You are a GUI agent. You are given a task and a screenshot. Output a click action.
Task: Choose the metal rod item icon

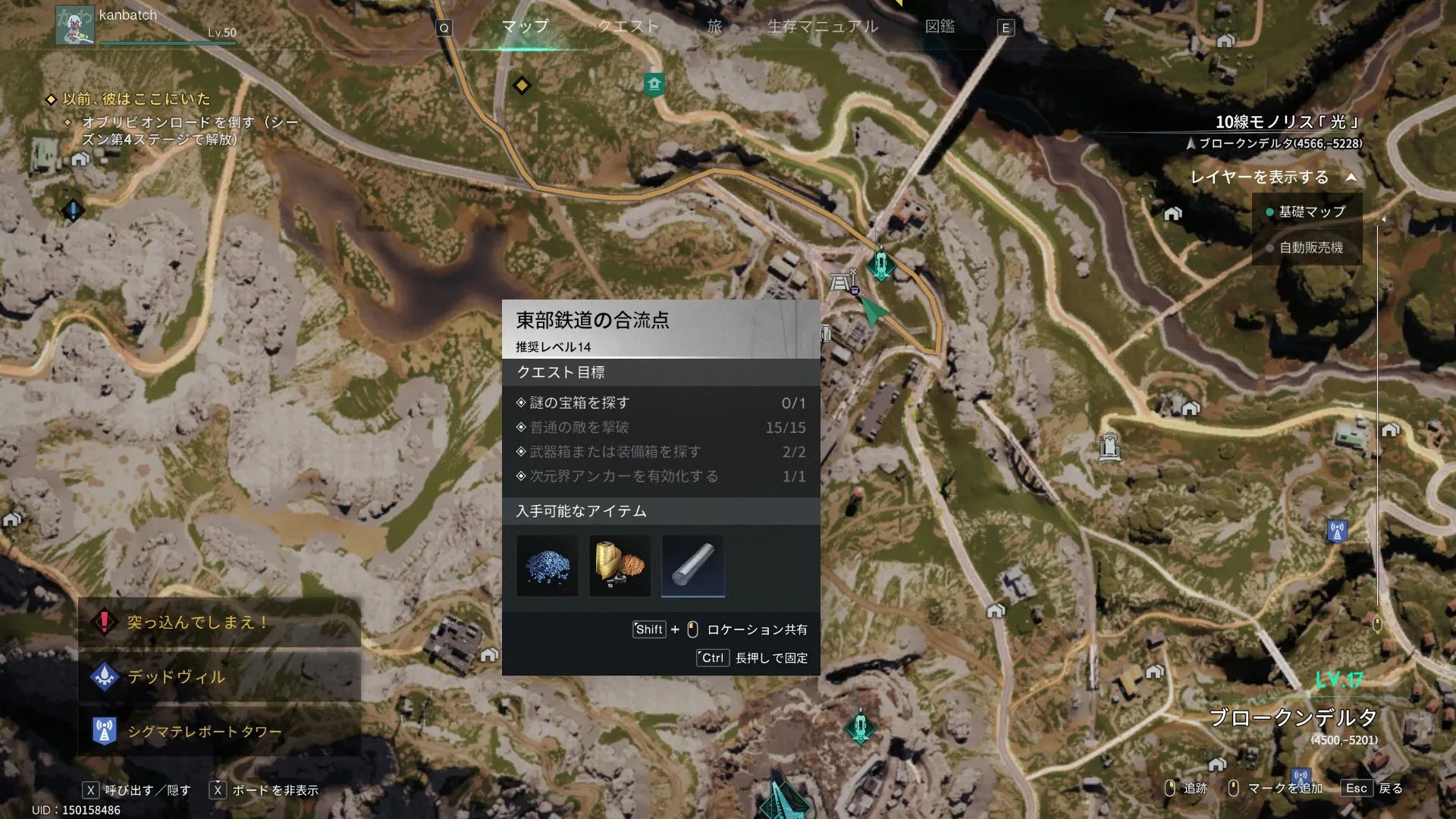tap(692, 566)
